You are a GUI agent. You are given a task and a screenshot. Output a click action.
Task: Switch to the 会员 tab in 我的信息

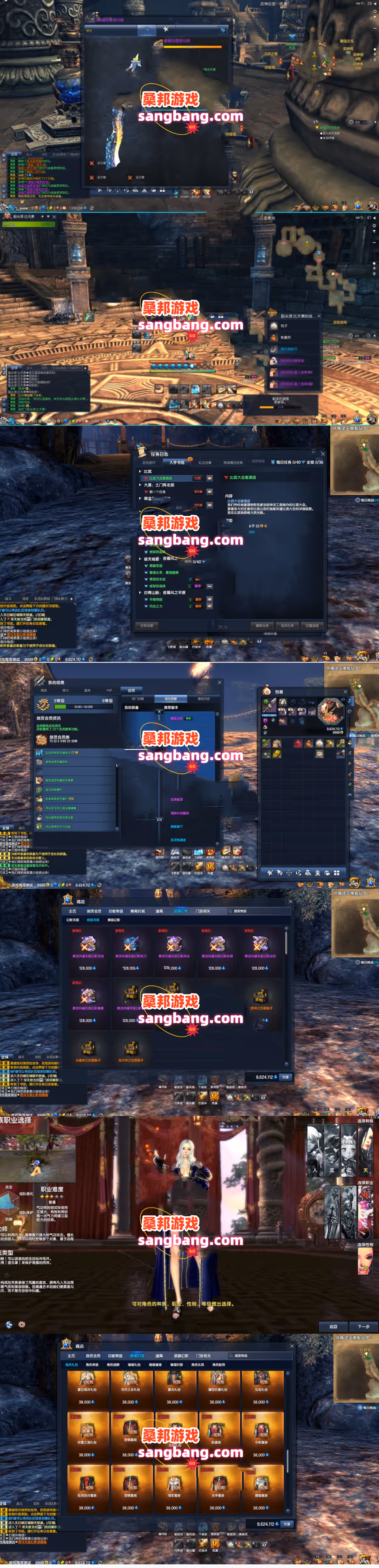pos(131,690)
